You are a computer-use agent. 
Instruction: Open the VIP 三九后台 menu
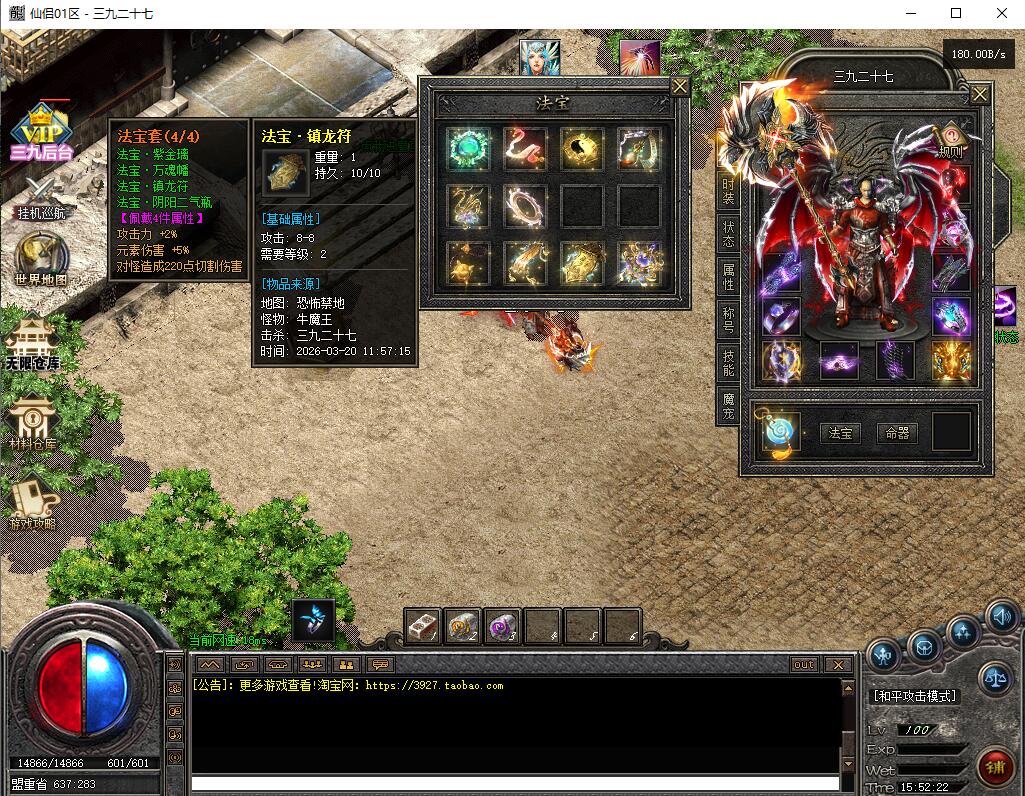(x=42, y=132)
